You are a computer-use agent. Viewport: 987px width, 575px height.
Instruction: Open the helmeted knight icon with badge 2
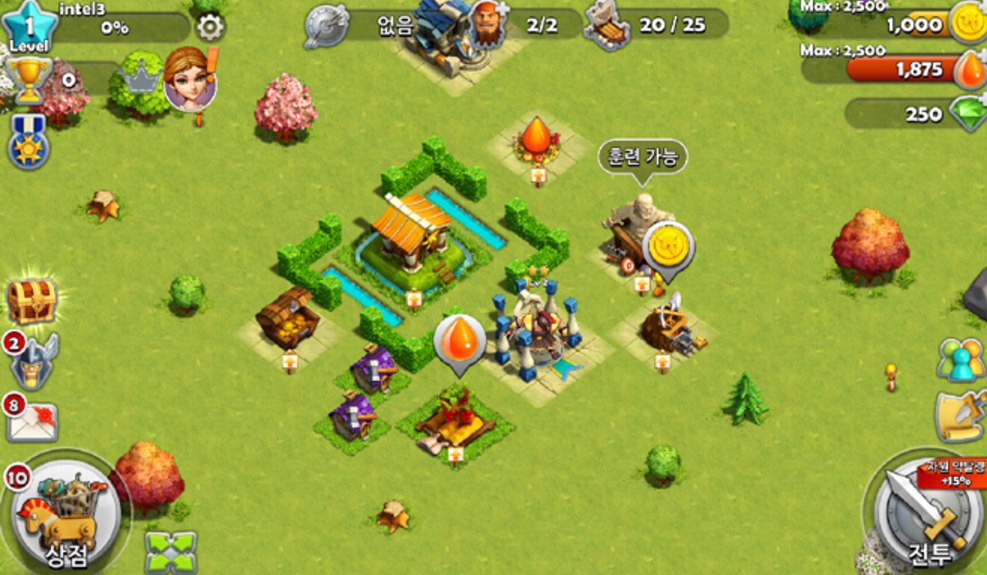(34, 360)
